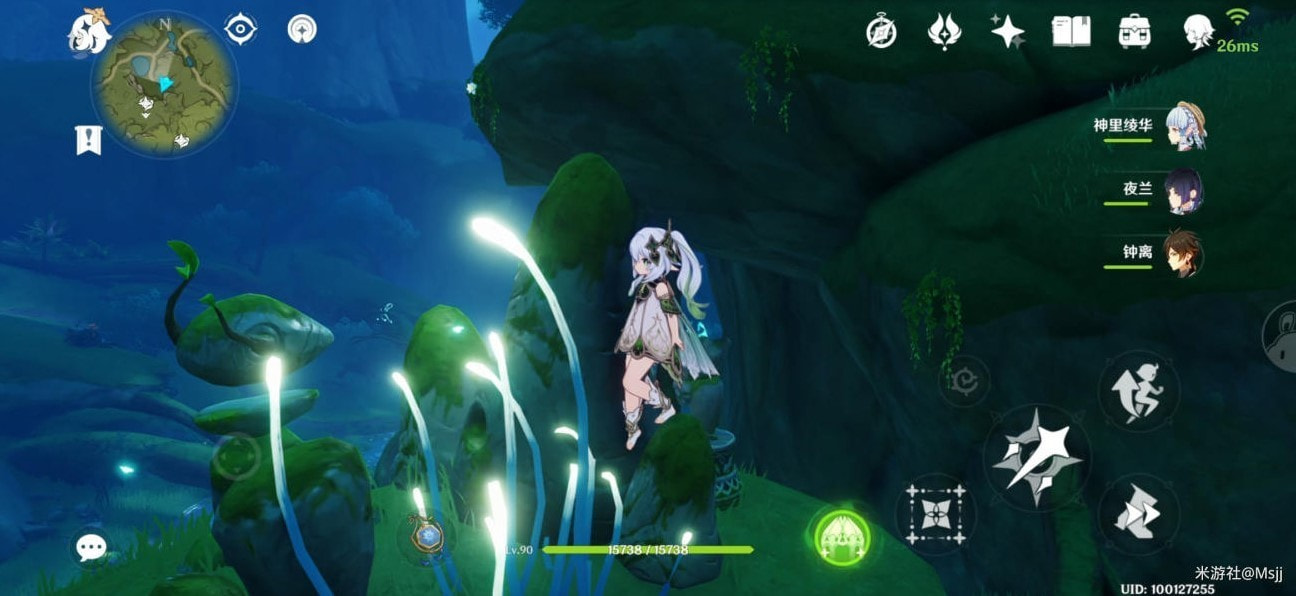Open the character head profile icon
This screenshot has height=596, width=1296.
1197,33
